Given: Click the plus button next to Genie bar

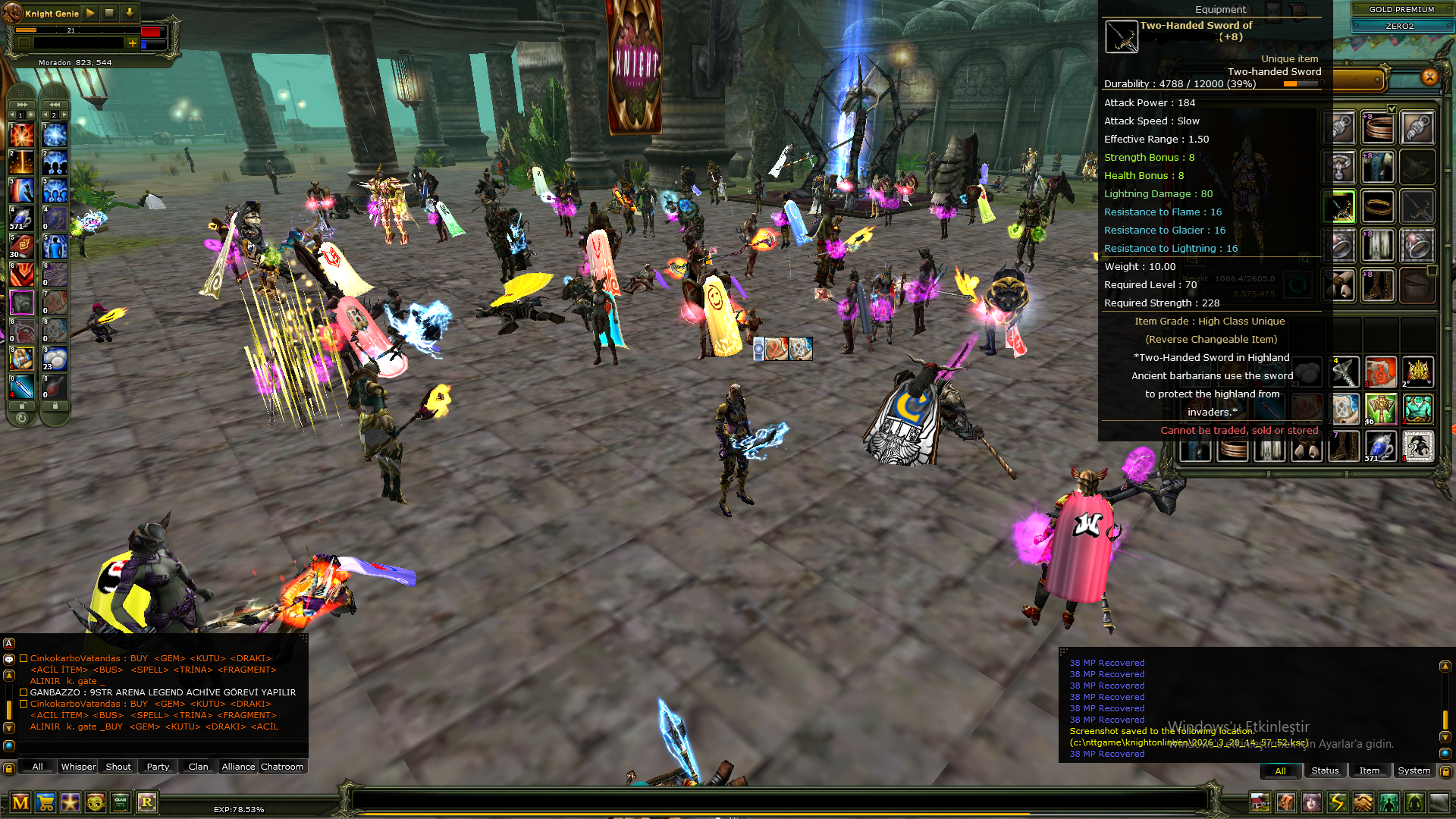Looking at the screenshot, I should click(133, 44).
